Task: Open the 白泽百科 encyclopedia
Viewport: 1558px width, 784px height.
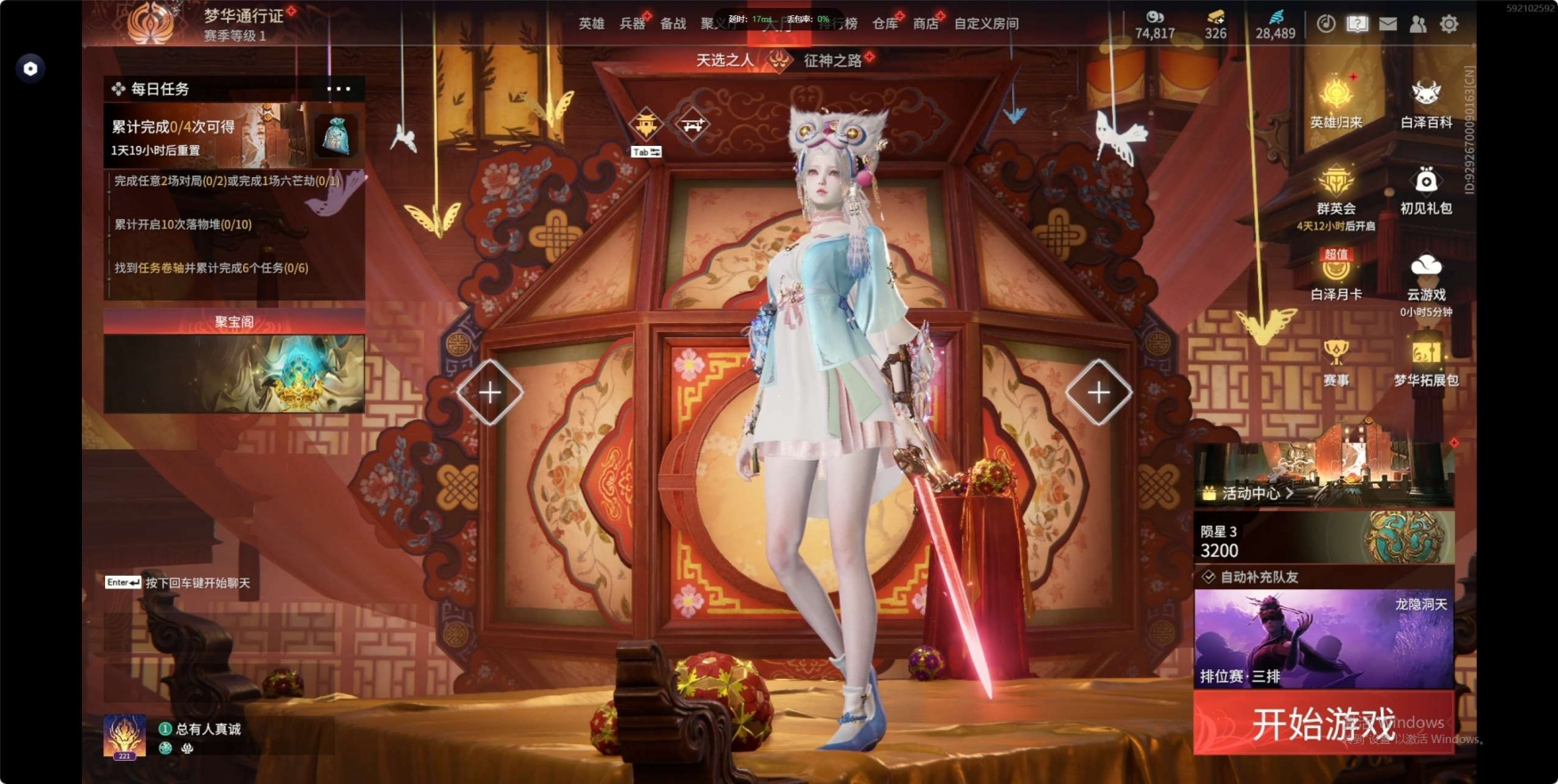Action: tap(1426, 102)
